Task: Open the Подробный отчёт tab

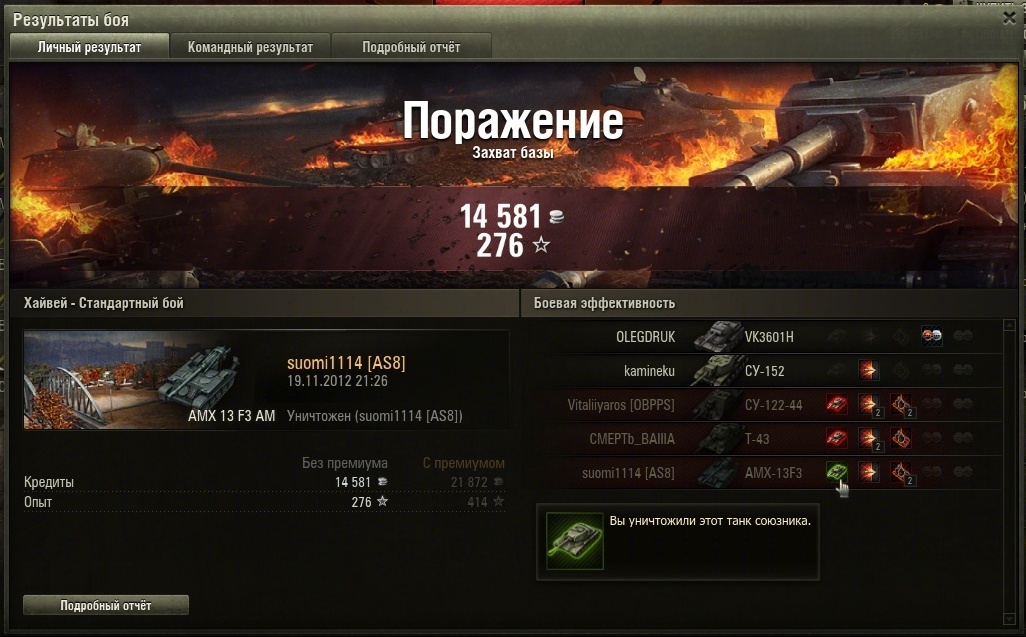Action: [x=411, y=47]
